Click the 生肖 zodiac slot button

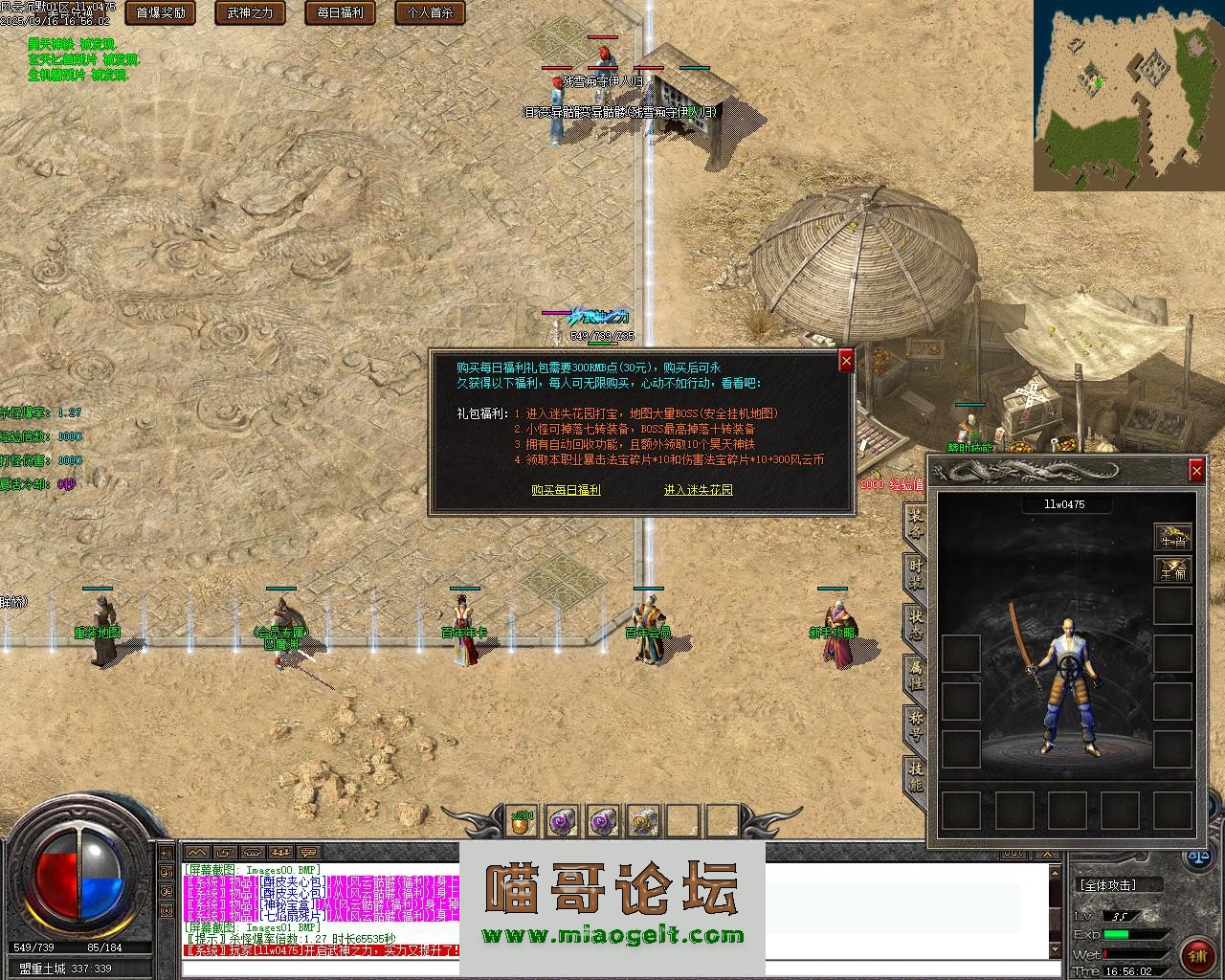[x=1172, y=537]
